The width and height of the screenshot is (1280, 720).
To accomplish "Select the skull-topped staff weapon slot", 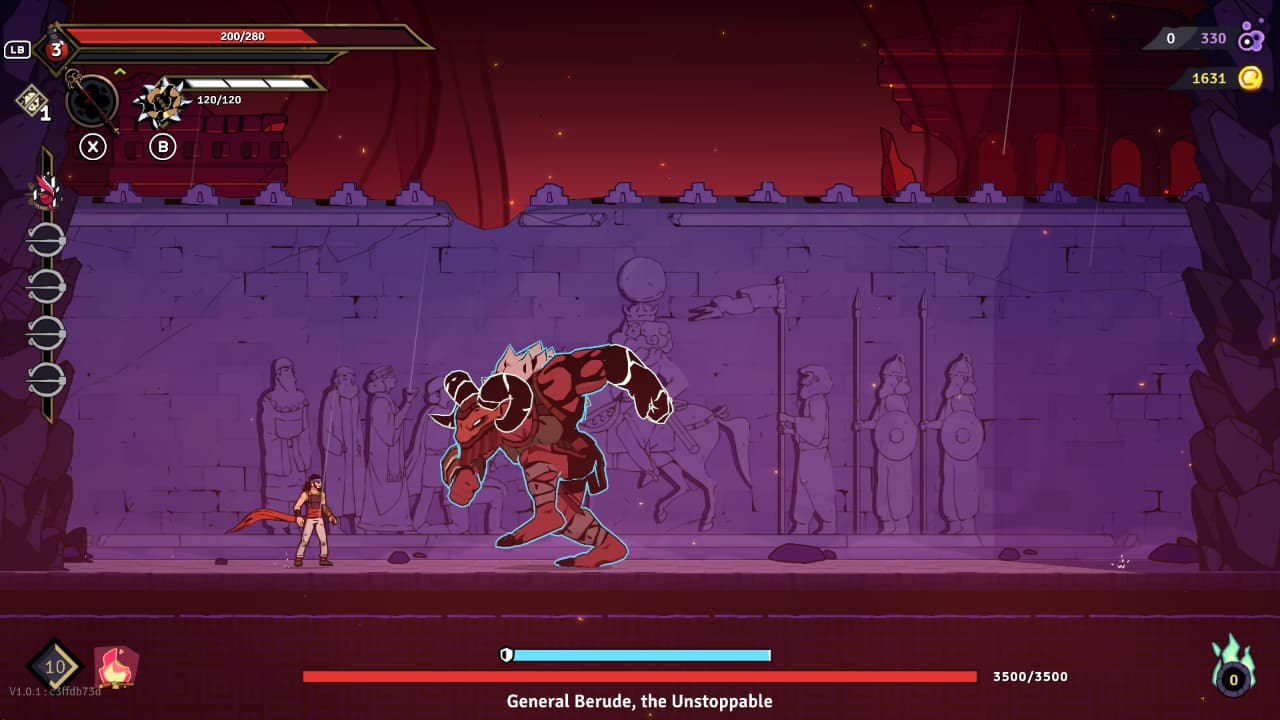I will click(x=91, y=101).
